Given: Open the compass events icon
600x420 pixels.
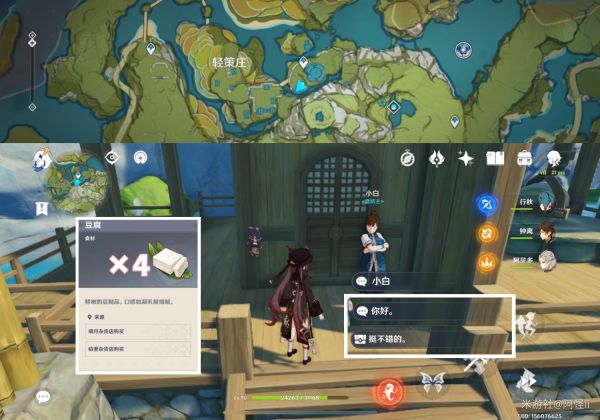Looking at the screenshot, I should coord(407,158).
